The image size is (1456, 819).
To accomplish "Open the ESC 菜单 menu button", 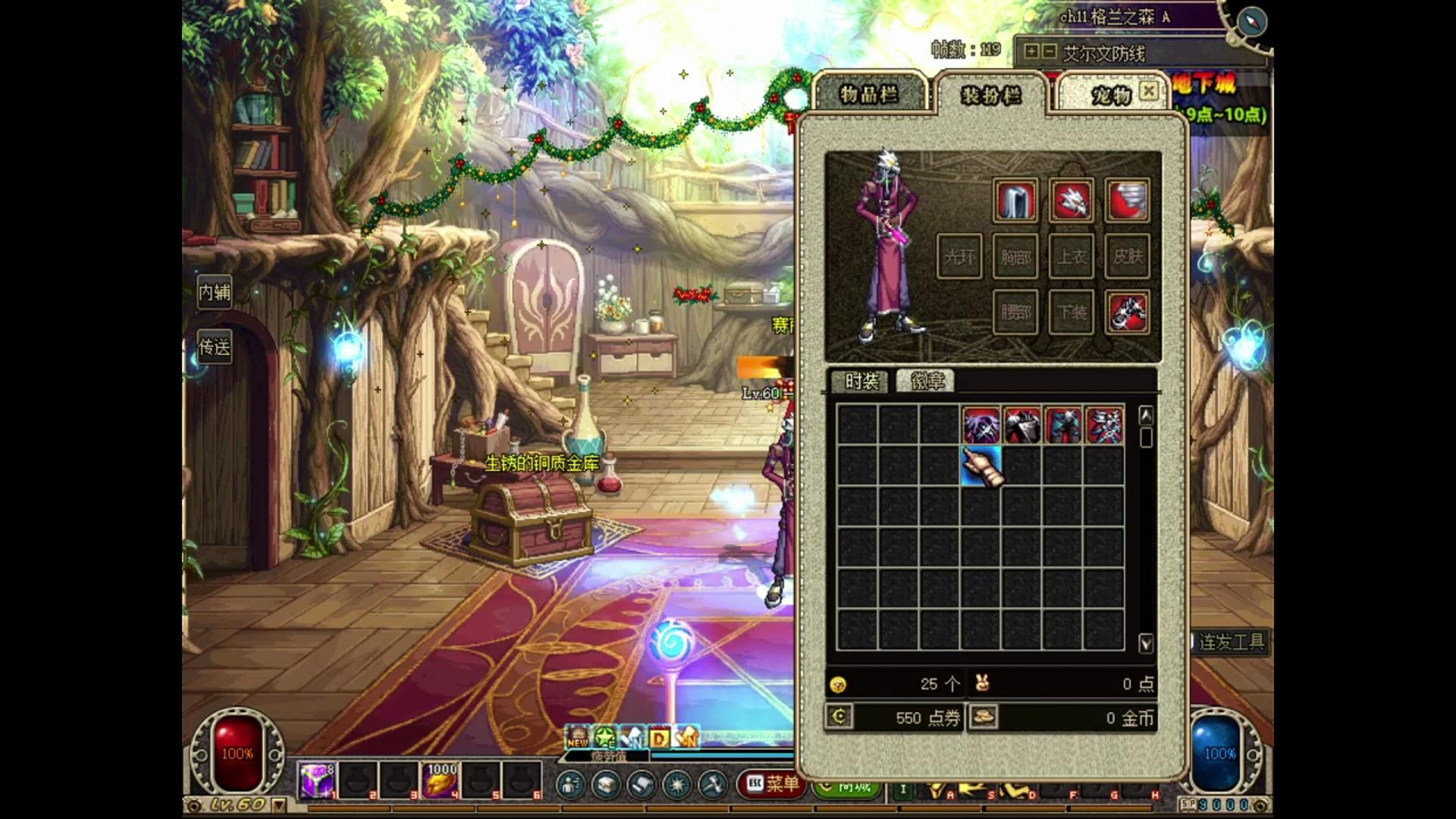I will (773, 783).
